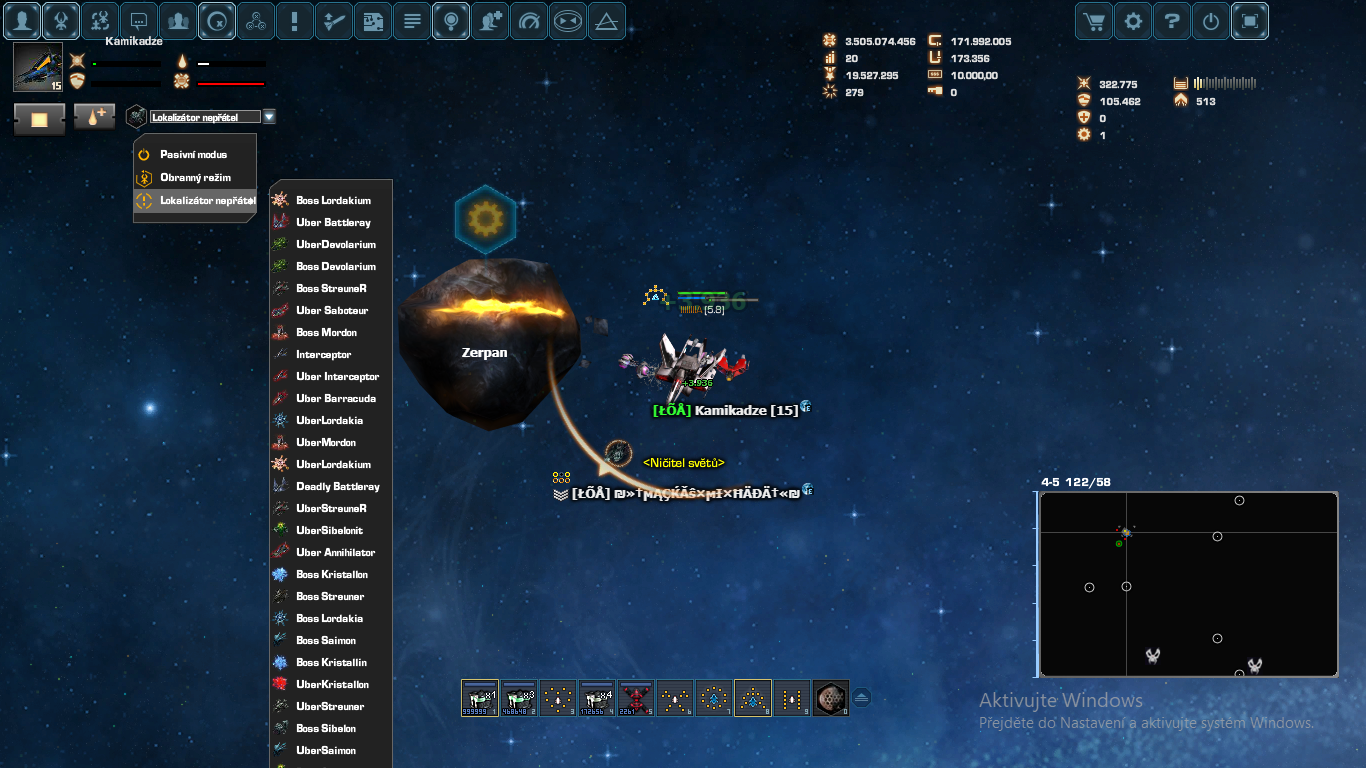Pick Uber Interceptor in the enemy list
The width and height of the screenshot is (1366, 768).
pyautogui.click(x=337, y=376)
